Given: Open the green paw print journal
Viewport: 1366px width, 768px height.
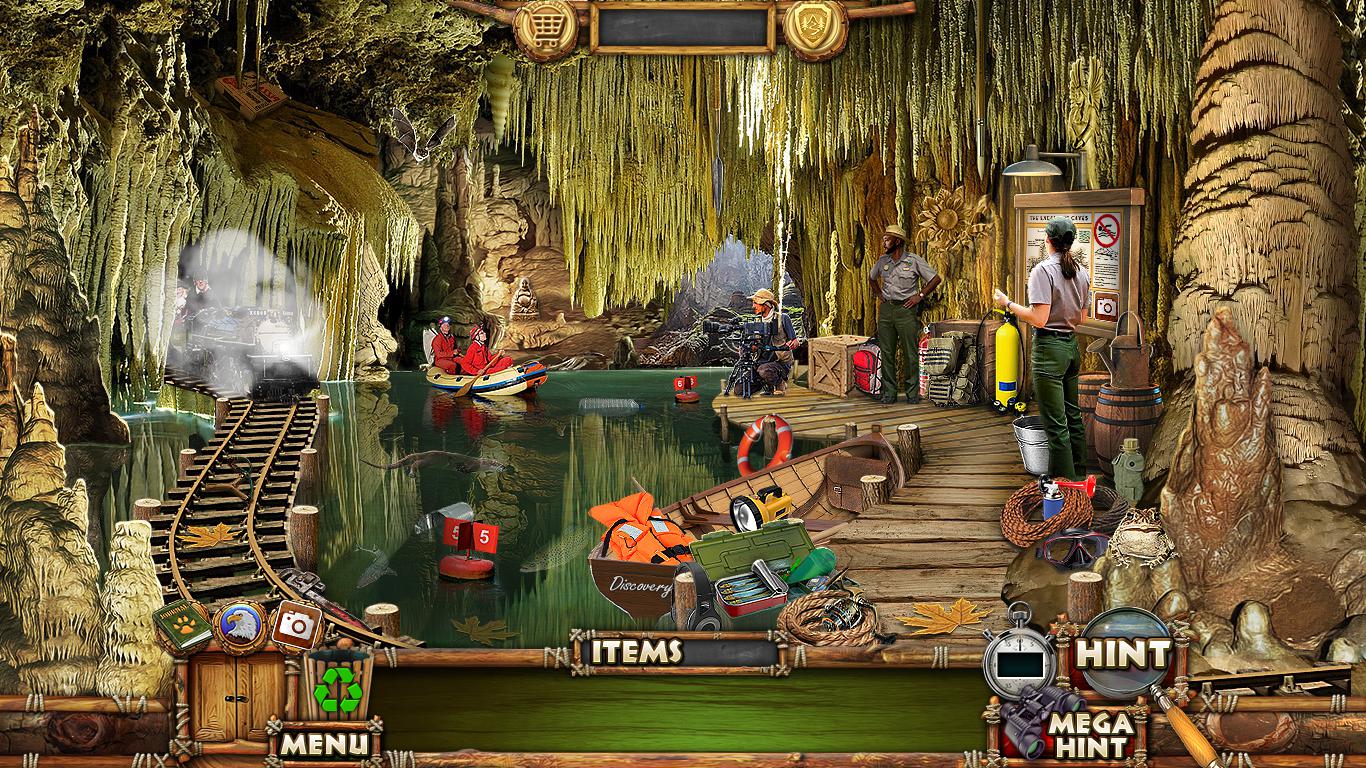Looking at the screenshot, I should pyautogui.click(x=183, y=626).
